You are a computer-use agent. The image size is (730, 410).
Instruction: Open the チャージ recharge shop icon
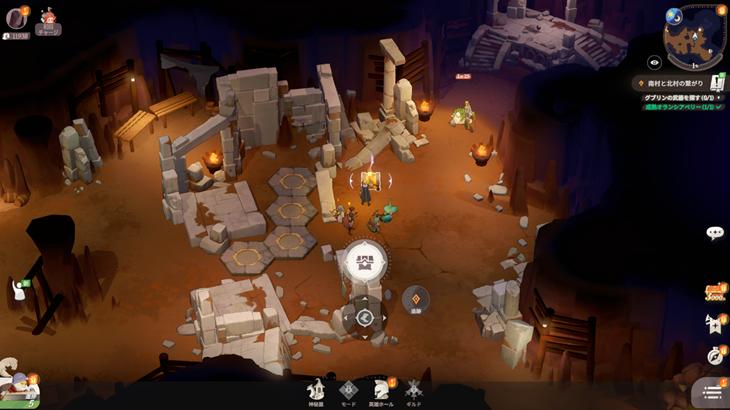tap(48, 20)
